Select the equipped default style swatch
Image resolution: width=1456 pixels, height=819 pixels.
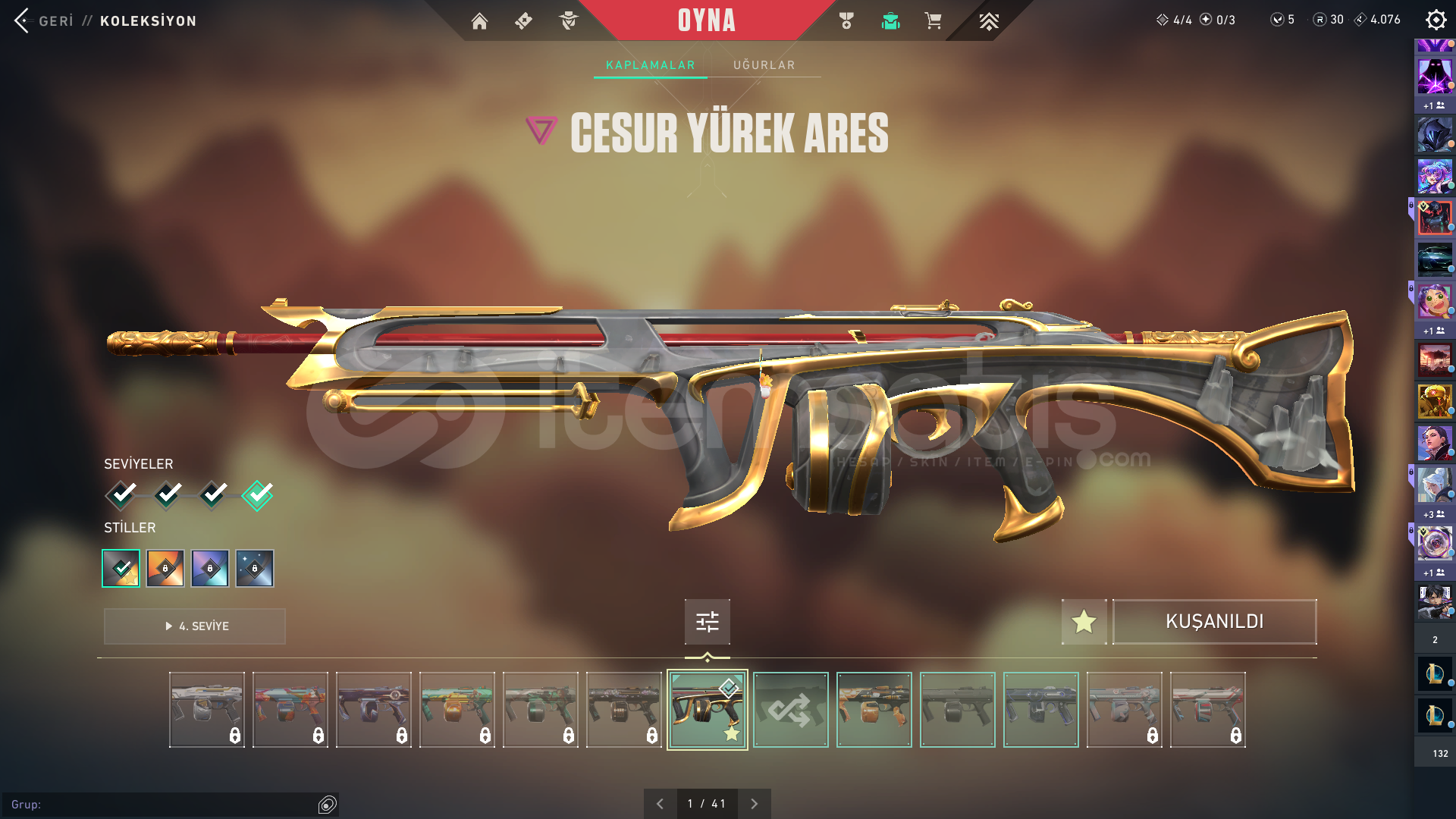121,569
